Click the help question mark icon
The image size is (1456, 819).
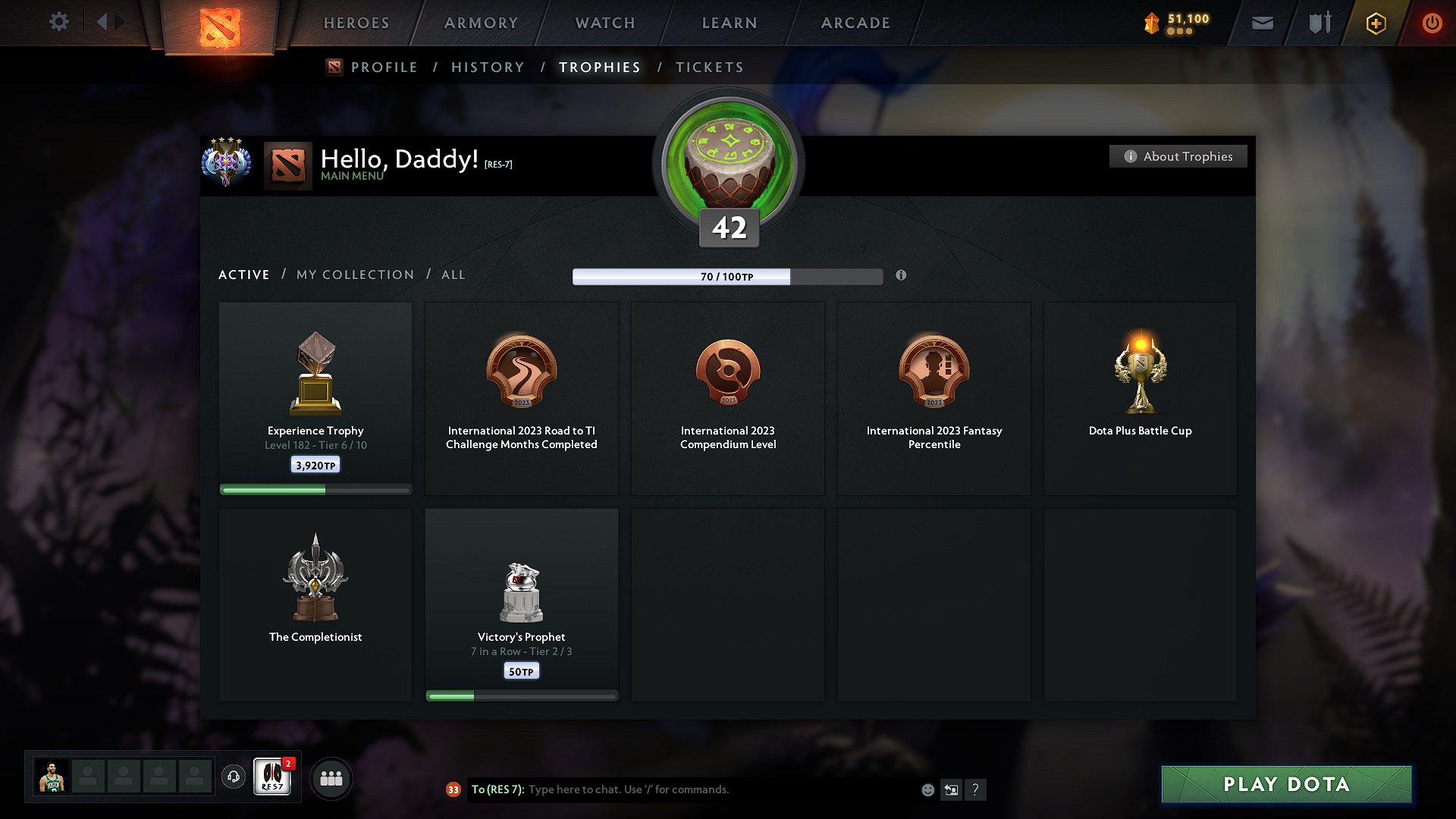pos(976,789)
